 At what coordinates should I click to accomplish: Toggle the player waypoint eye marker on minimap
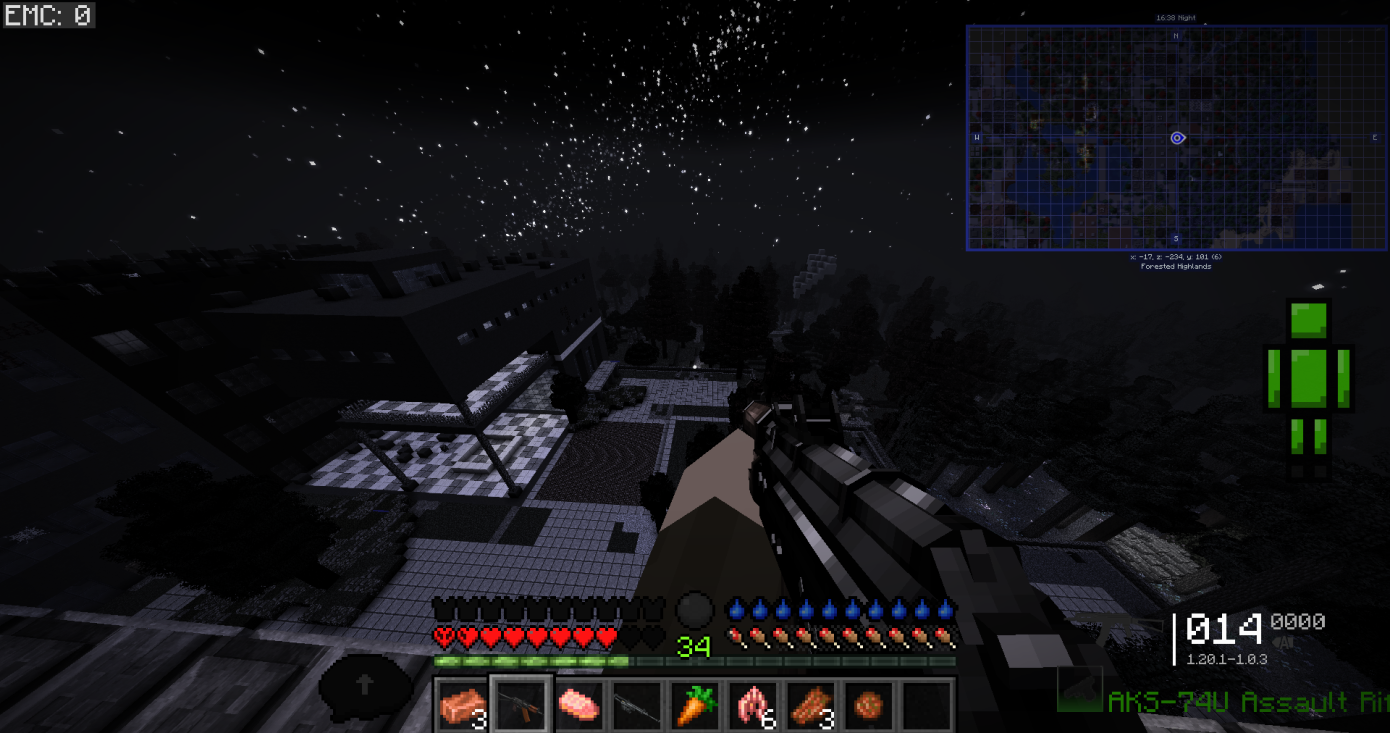pyautogui.click(x=1176, y=138)
